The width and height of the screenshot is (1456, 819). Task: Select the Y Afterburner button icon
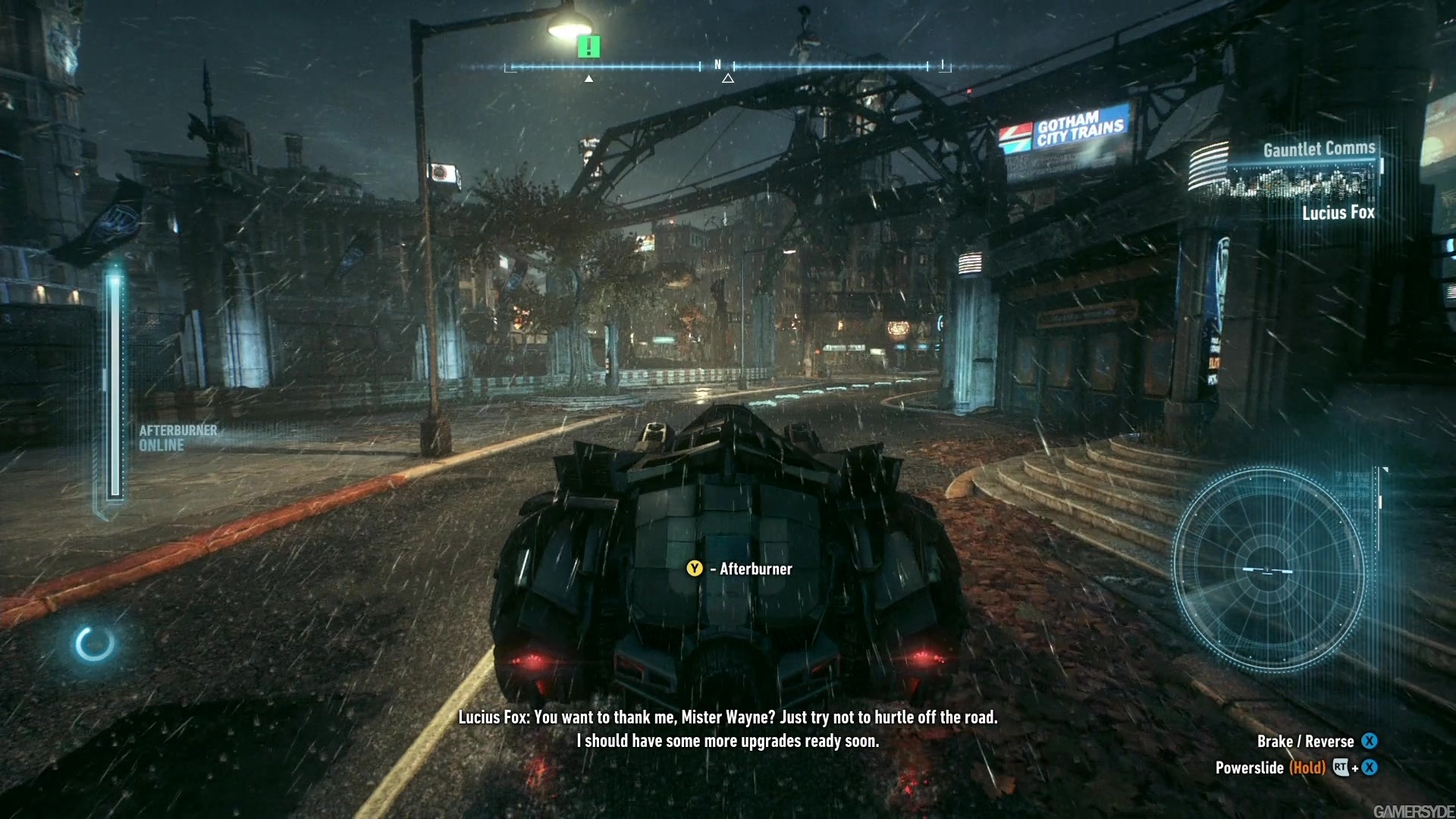[x=693, y=568]
